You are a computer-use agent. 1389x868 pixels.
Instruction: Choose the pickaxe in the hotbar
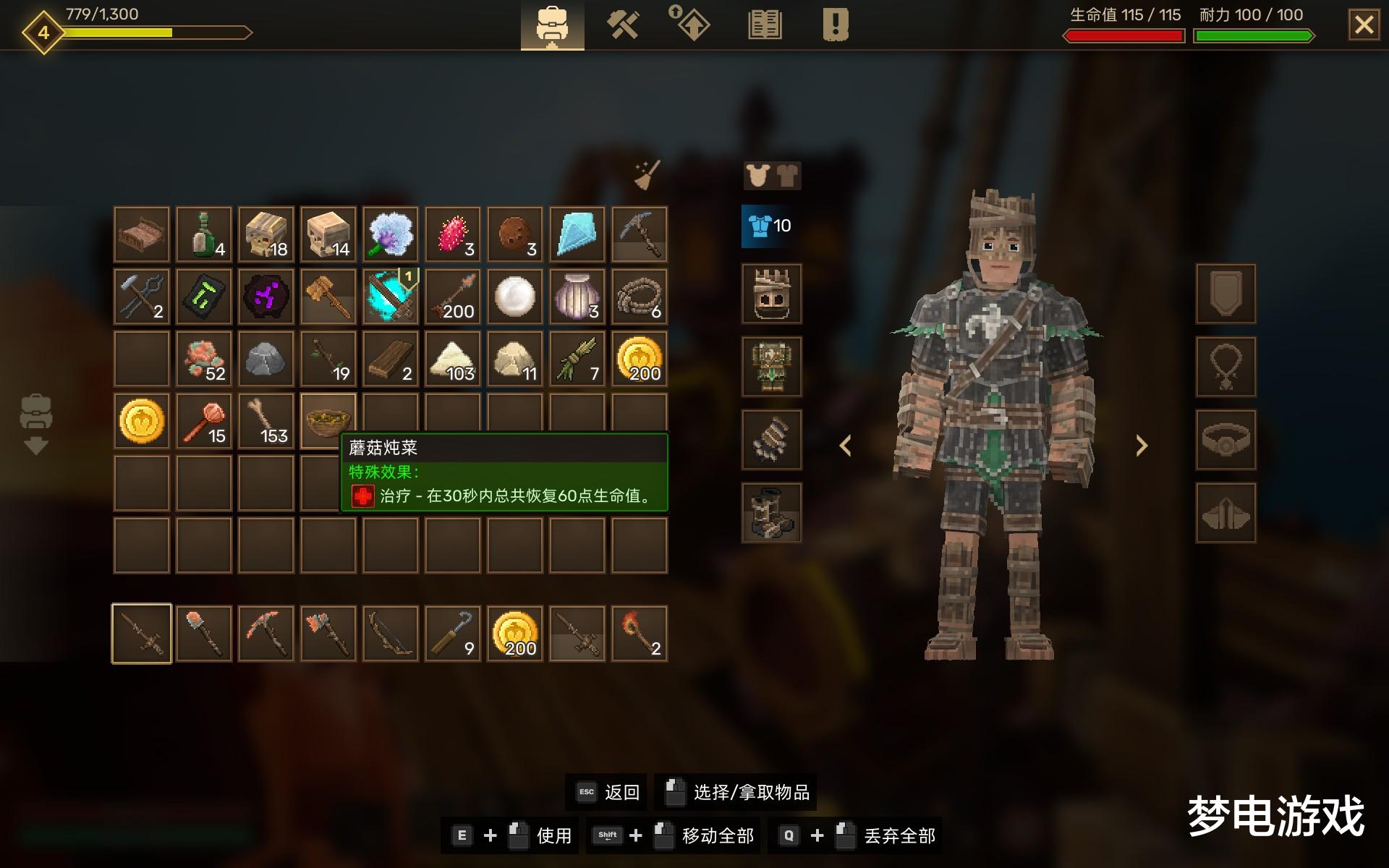pos(266,634)
